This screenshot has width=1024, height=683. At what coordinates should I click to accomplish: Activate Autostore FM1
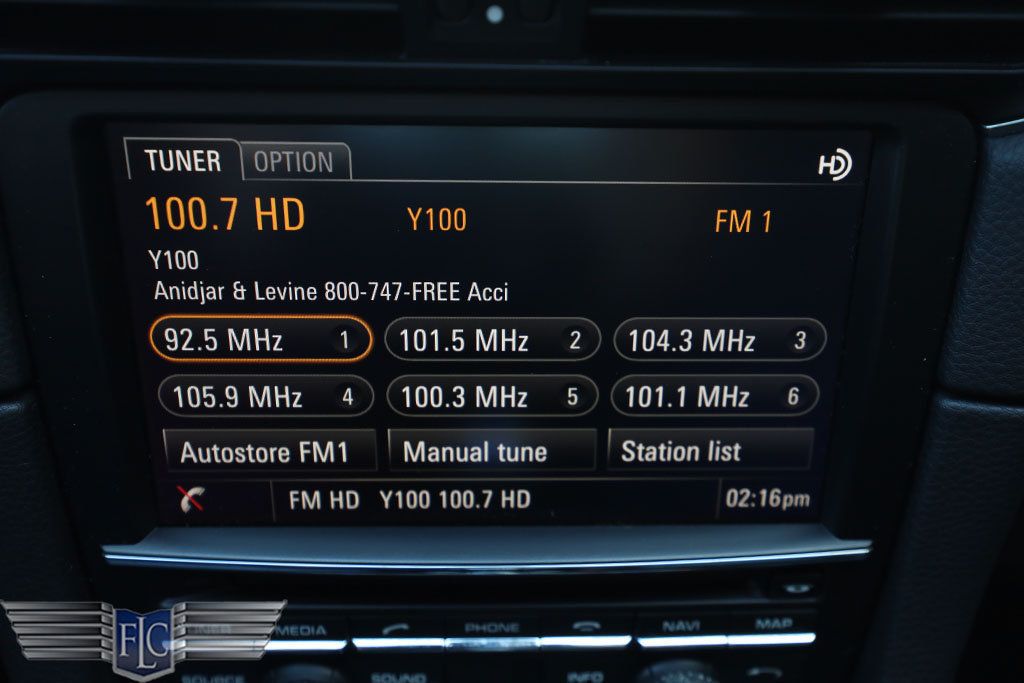tap(268, 452)
